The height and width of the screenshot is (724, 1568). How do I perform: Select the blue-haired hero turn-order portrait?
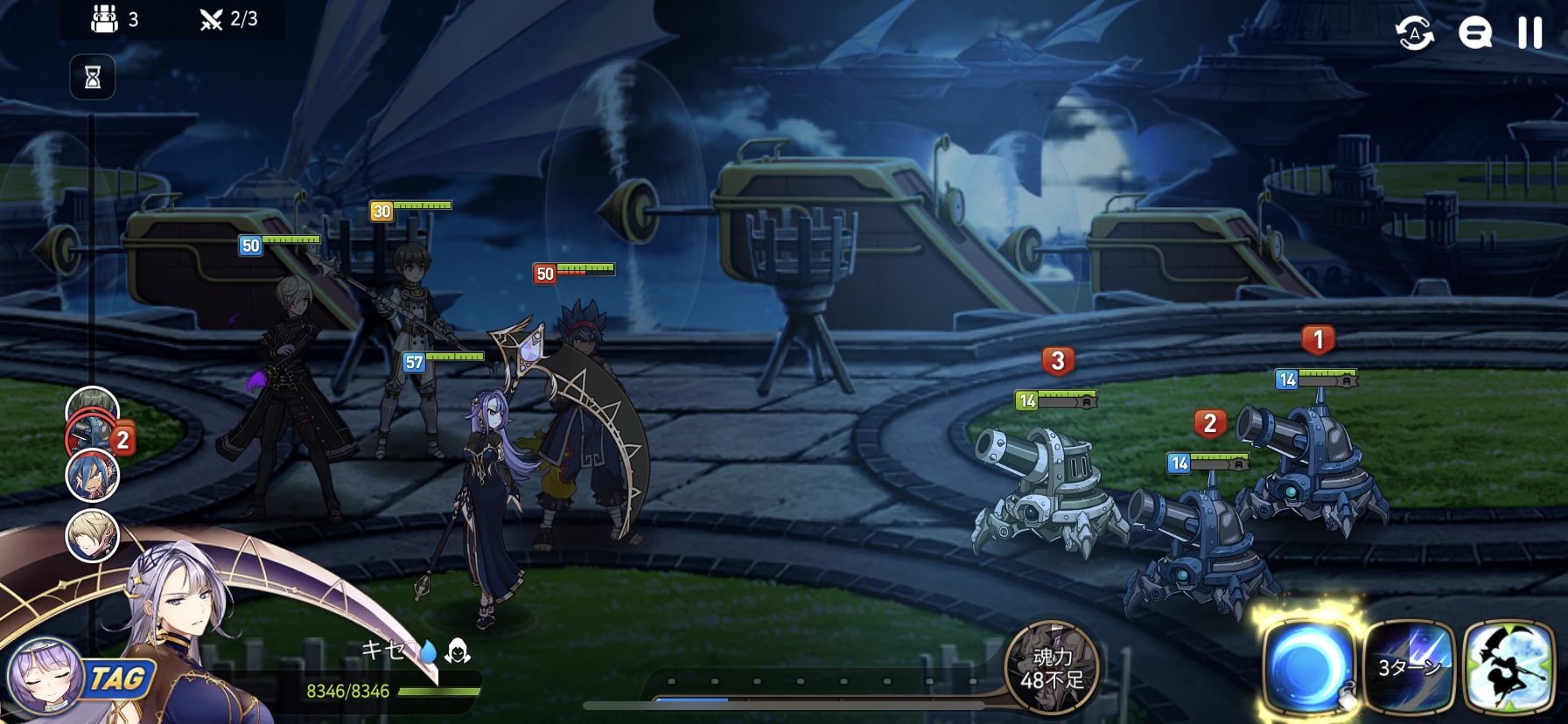93,475
